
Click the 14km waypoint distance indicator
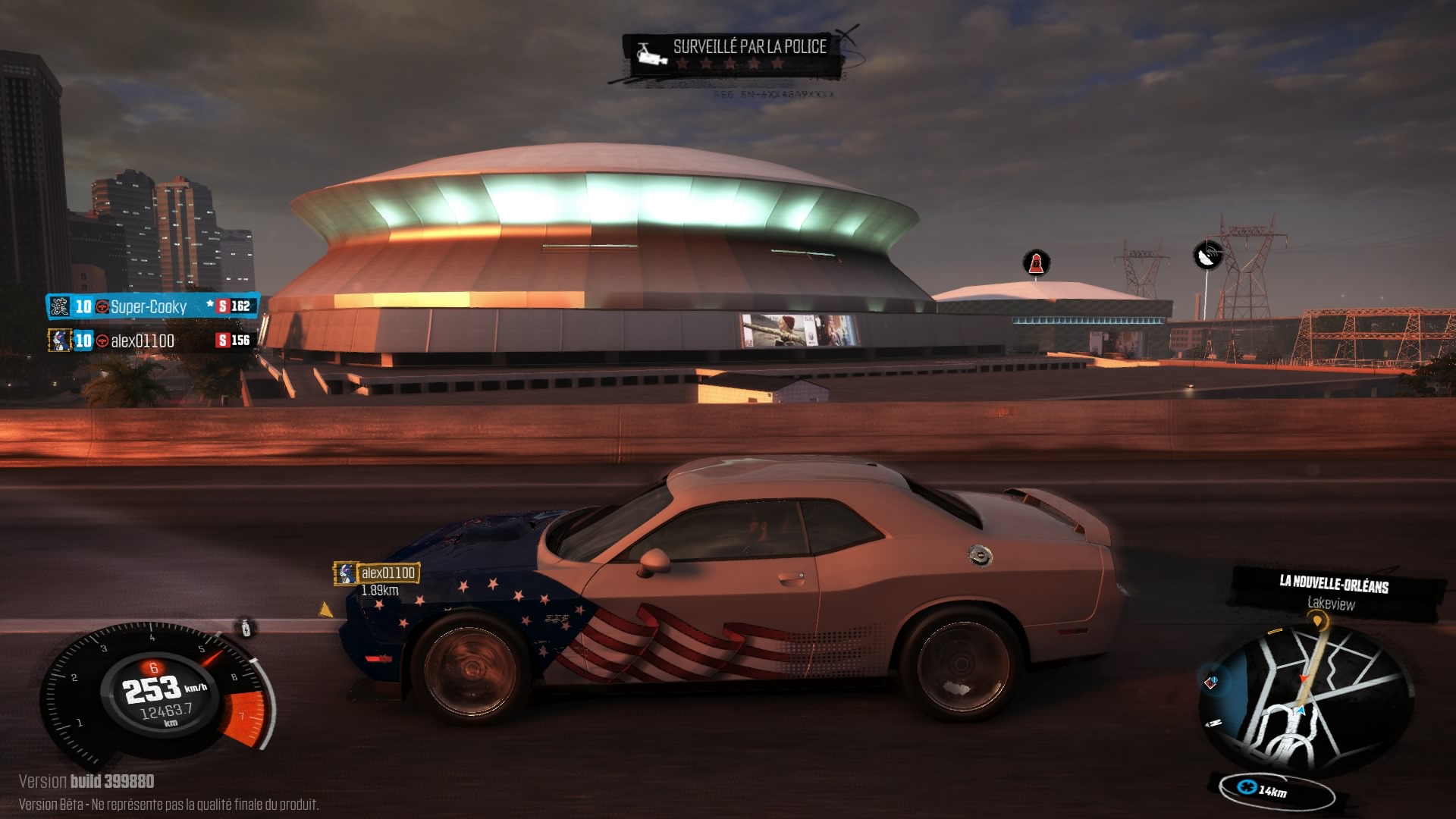pos(1272,791)
